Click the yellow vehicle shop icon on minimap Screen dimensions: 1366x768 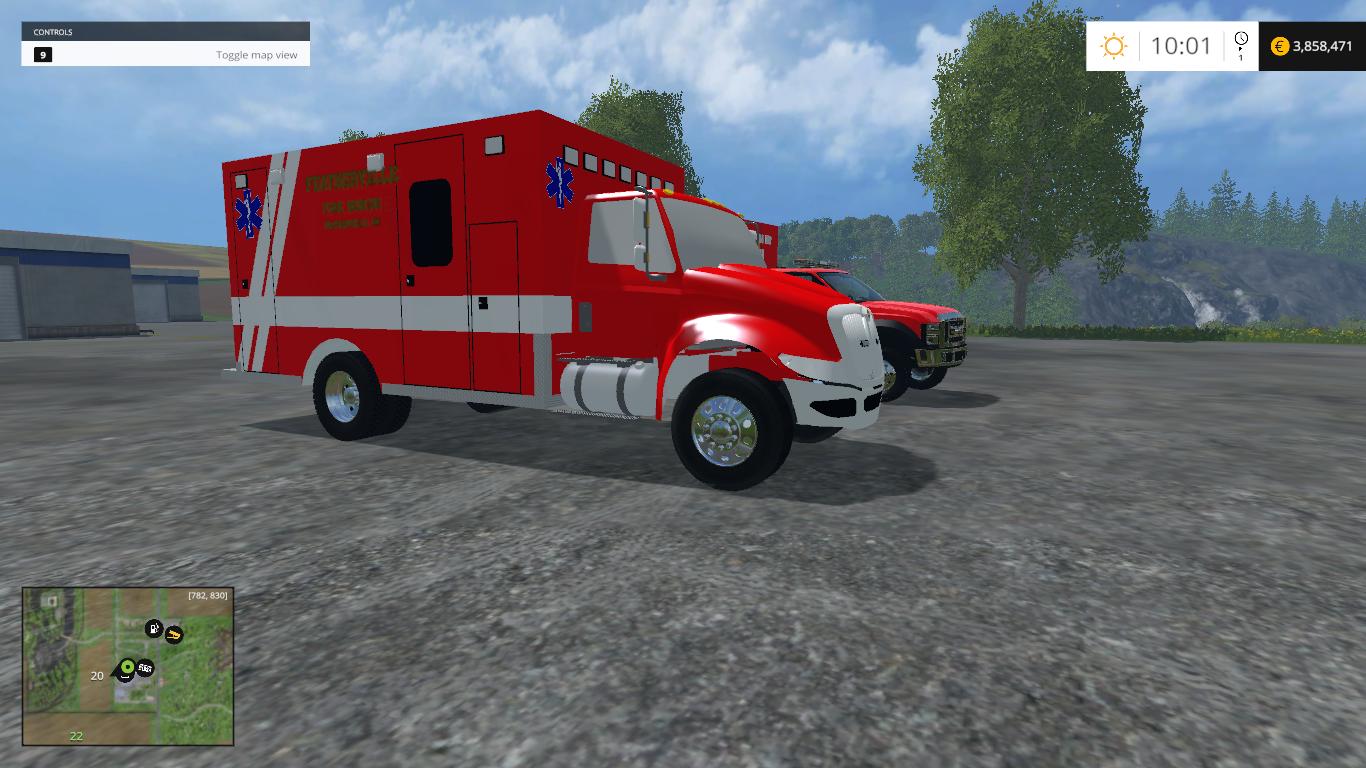point(174,635)
